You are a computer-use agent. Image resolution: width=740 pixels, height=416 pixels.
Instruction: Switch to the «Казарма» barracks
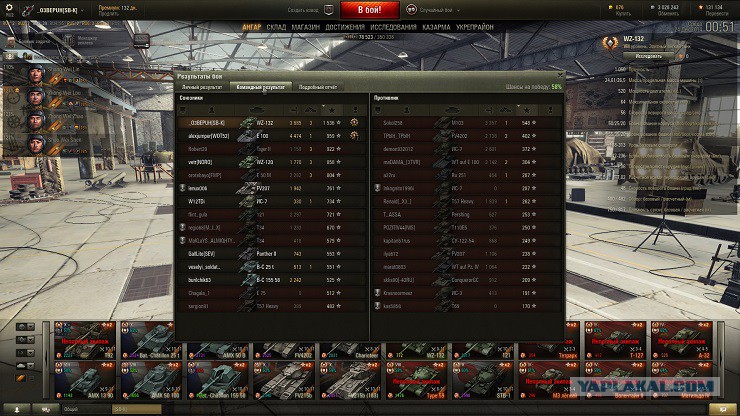pyautogui.click(x=436, y=27)
